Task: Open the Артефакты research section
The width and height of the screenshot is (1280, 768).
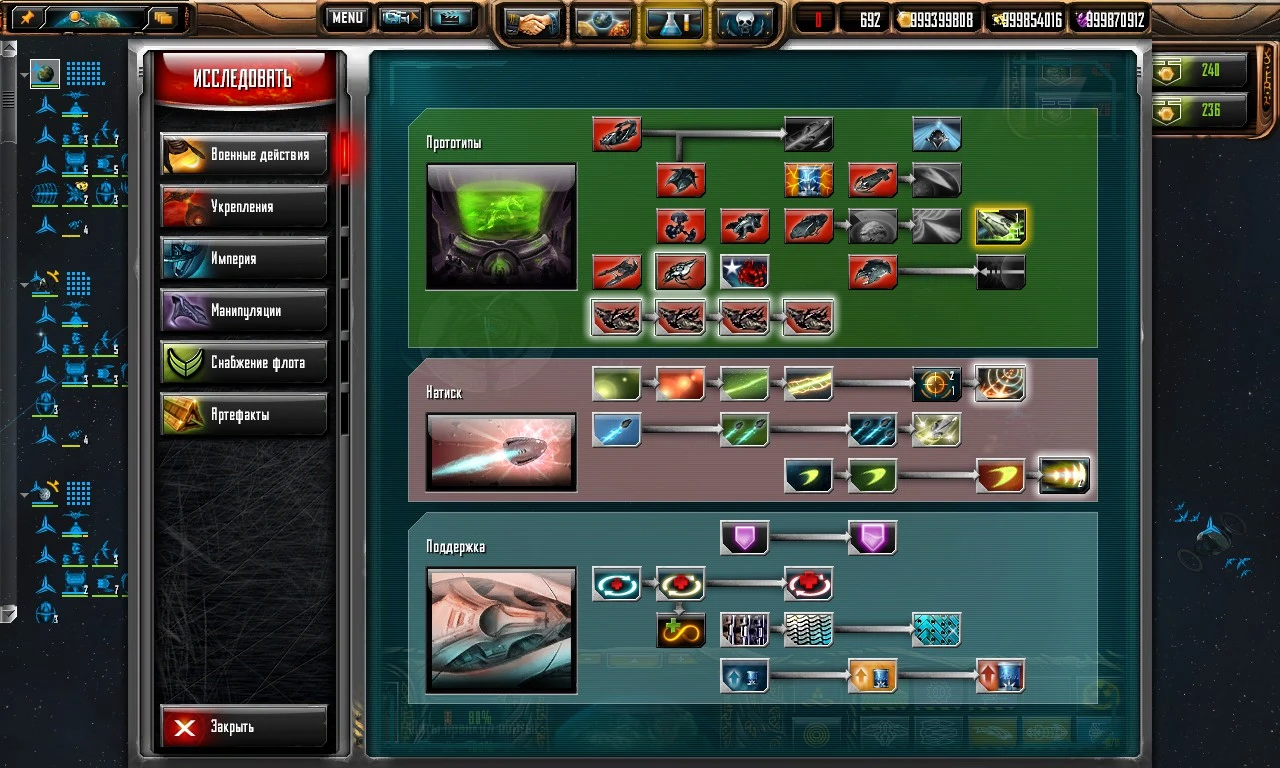Action: (x=243, y=414)
